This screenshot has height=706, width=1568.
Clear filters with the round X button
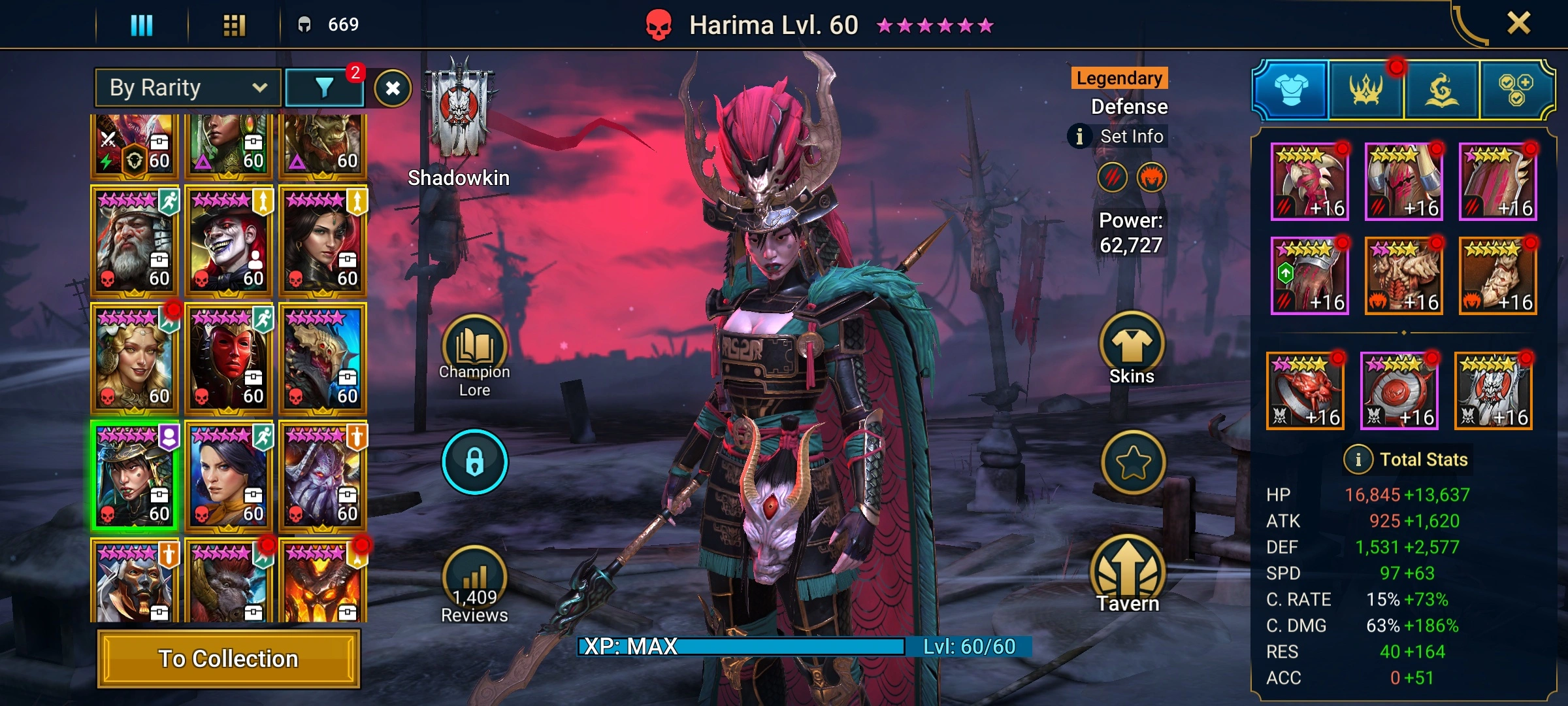tap(393, 88)
